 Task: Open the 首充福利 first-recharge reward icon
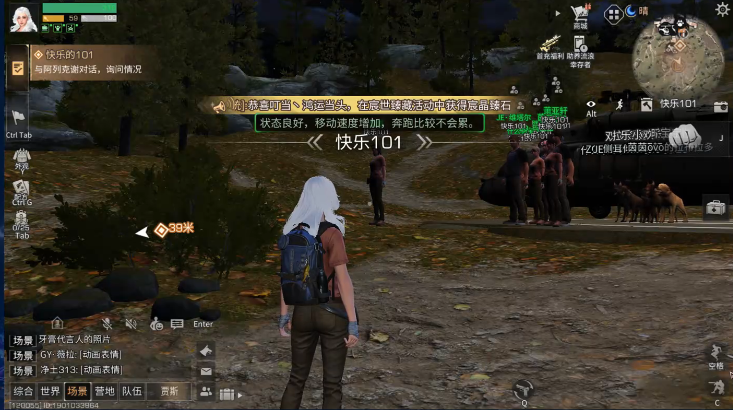tap(548, 46)
